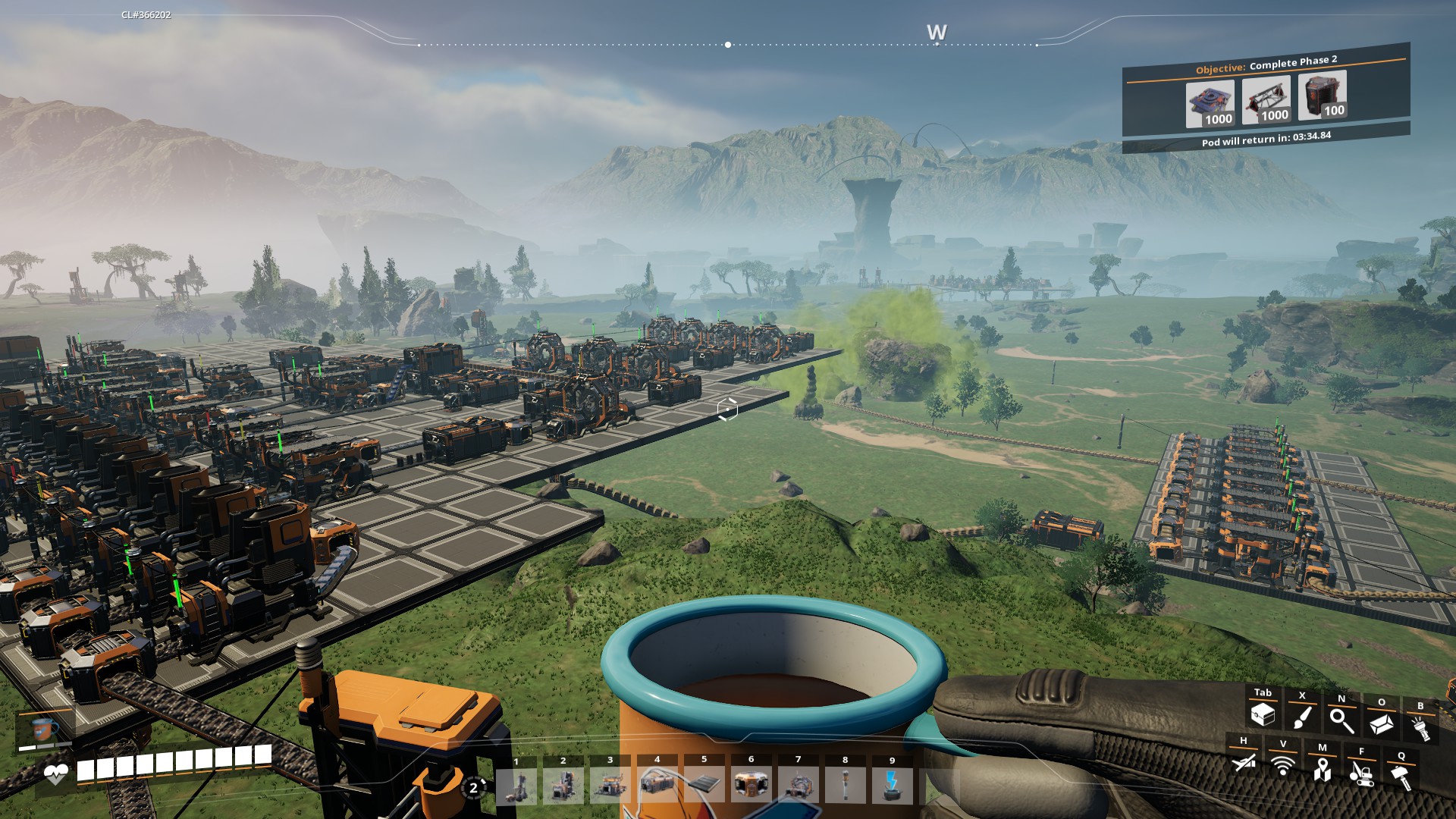Screen dimensions: 1456x819
Task: Select the storage container in hotbar slot 4
Action: click(657, 785)
